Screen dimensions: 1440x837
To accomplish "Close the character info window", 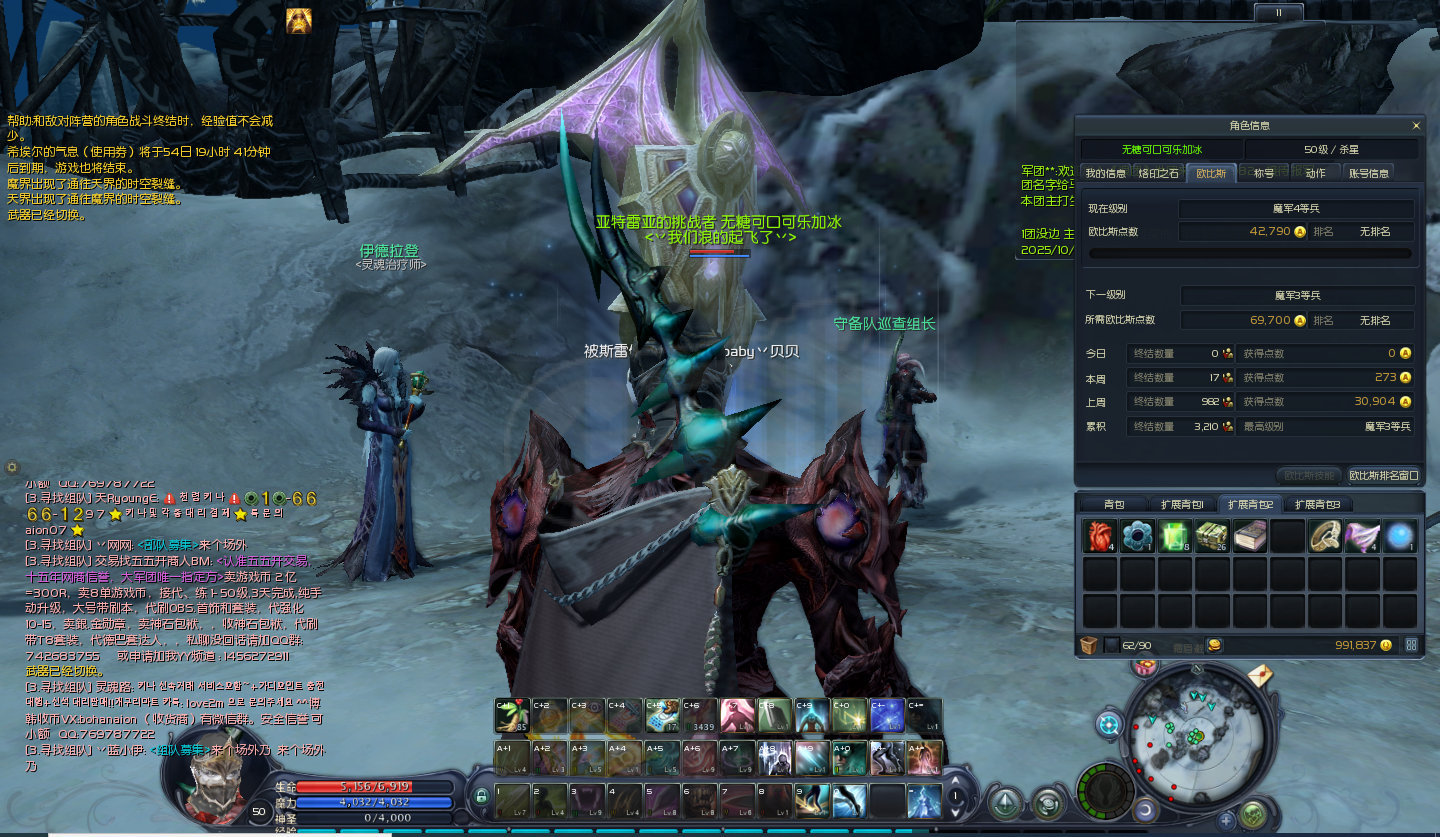I will [x=1415, y=126].
